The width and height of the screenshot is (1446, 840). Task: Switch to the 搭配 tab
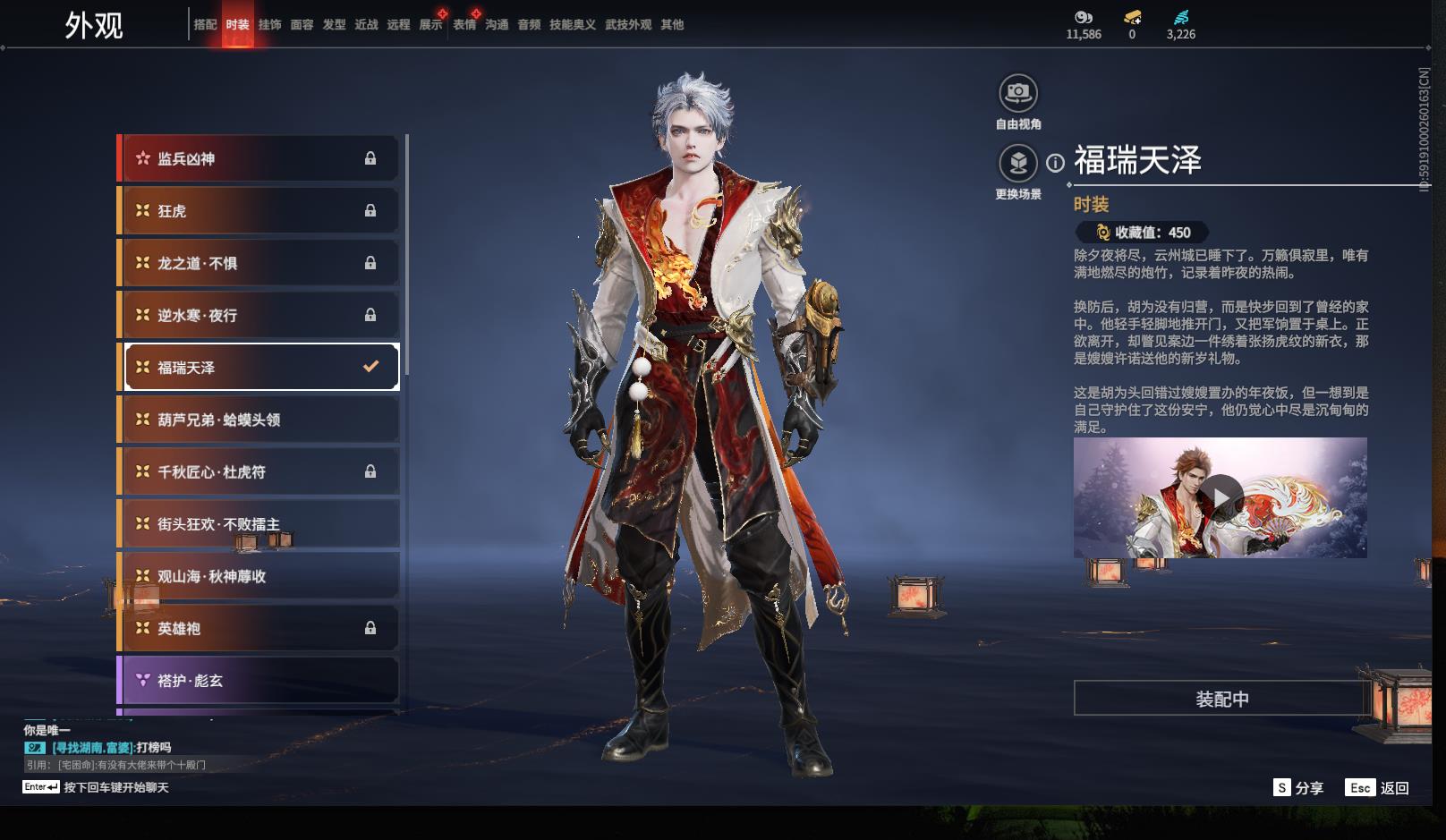[x=205, y=25]
